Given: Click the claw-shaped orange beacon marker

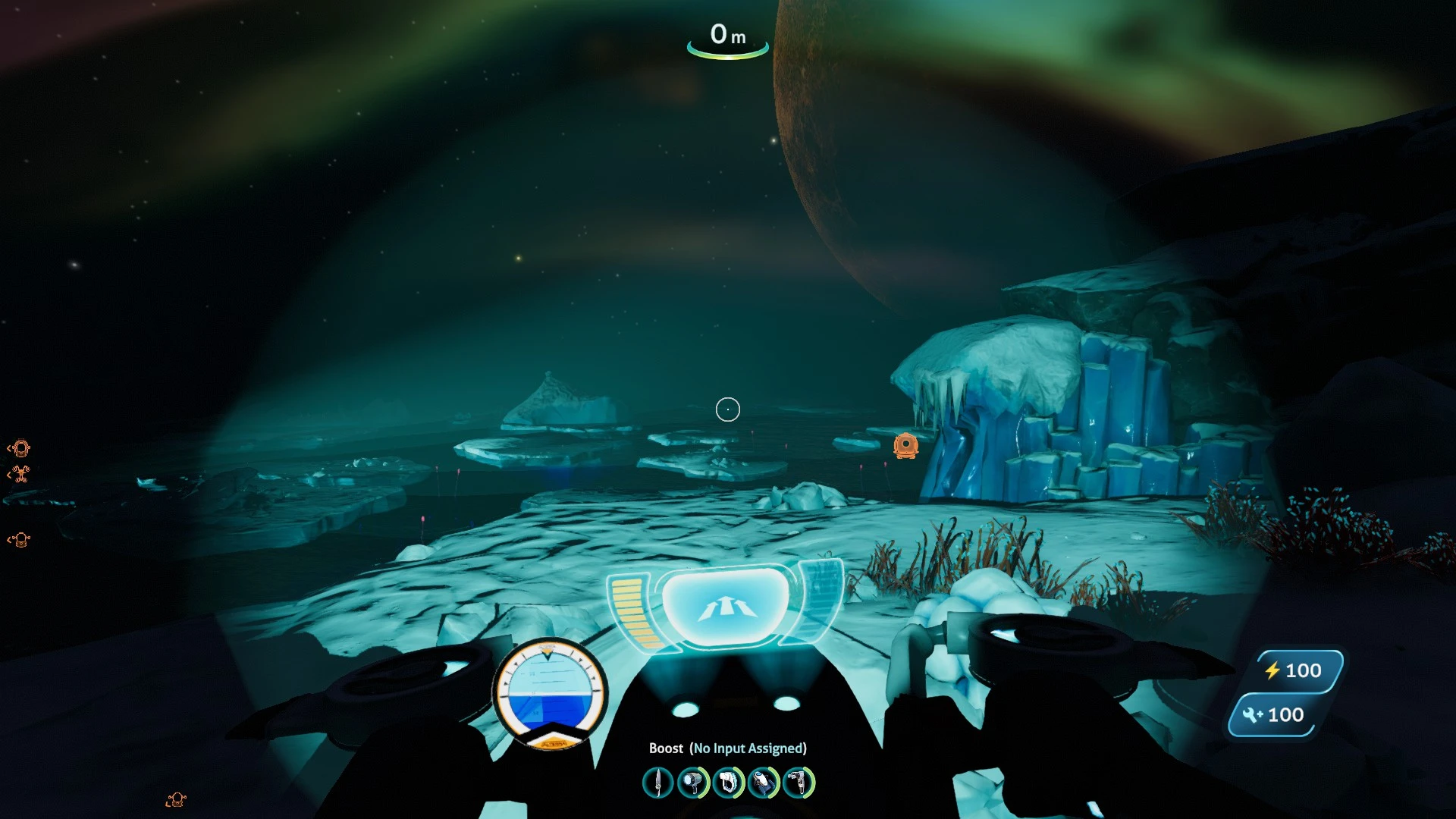Looking at the screenshot, I should point(20,475).
